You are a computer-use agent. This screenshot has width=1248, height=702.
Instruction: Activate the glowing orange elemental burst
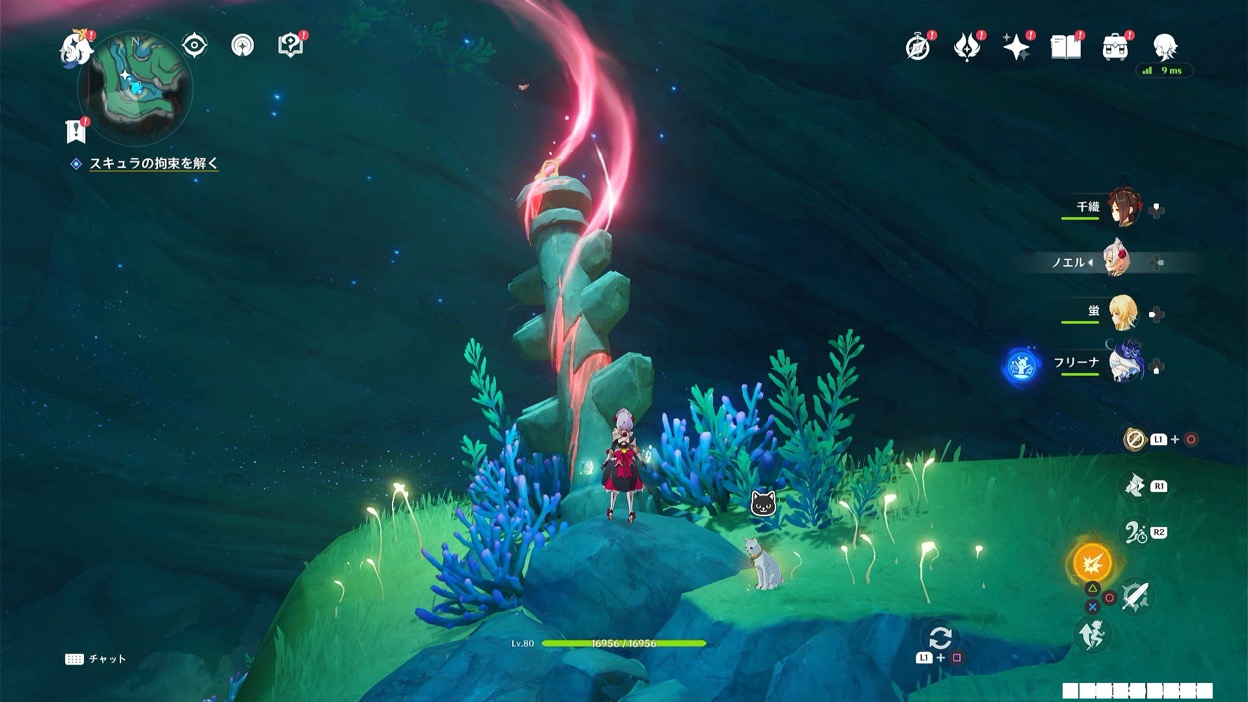click(1092, 563)
